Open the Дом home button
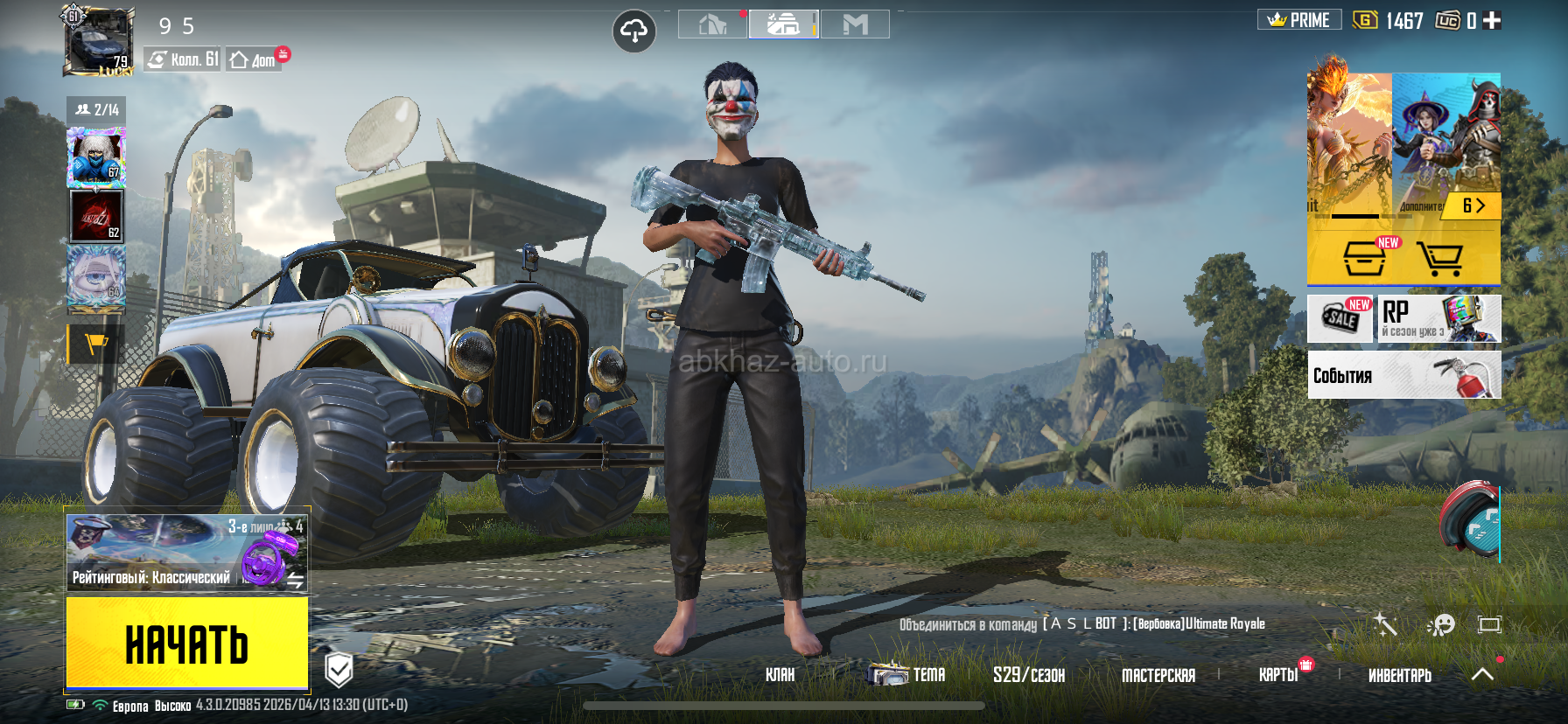The width and height of the screenshot is (1568, 724). [x=253, y=59]
